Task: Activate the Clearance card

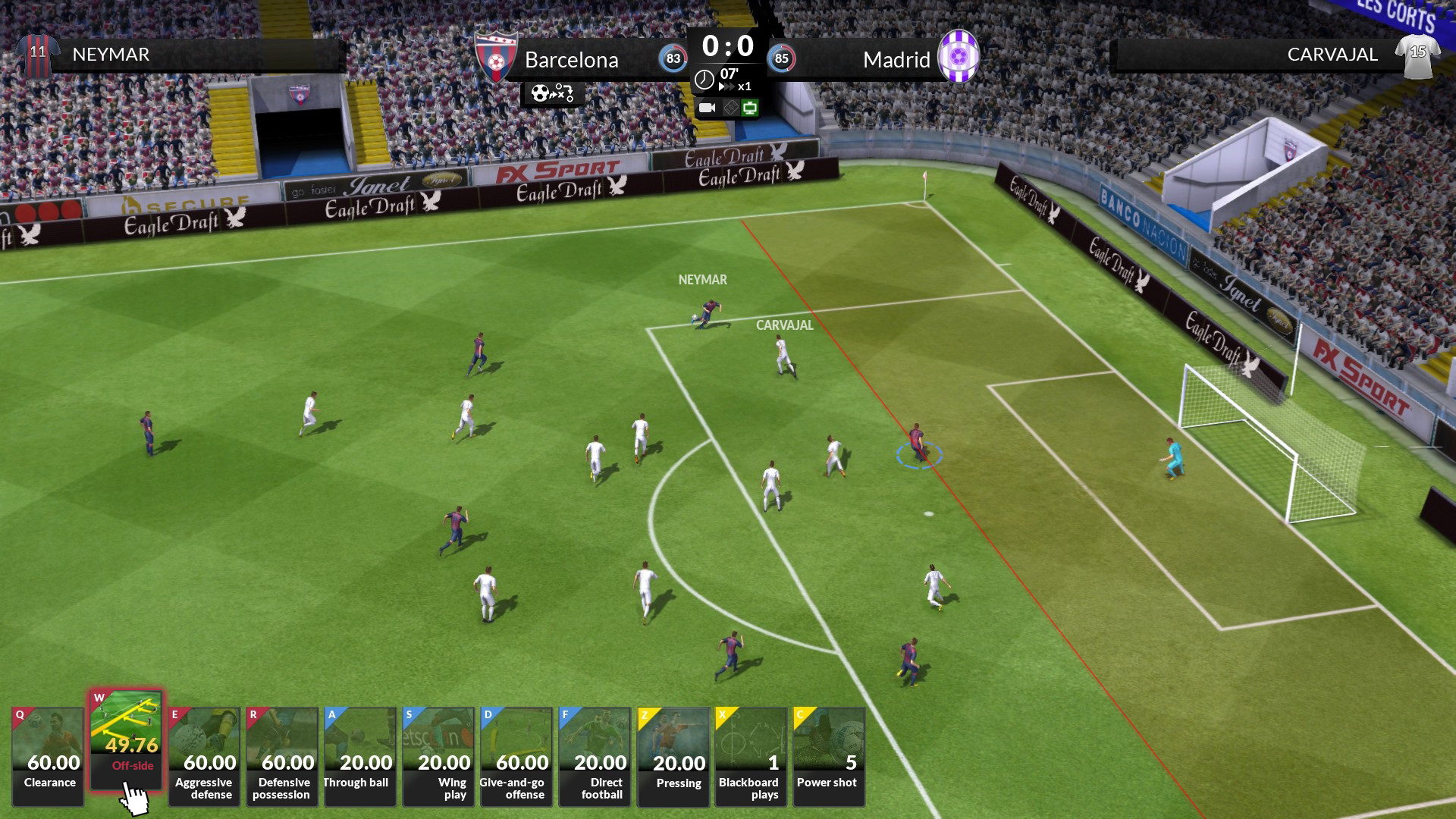Action: 46,755
